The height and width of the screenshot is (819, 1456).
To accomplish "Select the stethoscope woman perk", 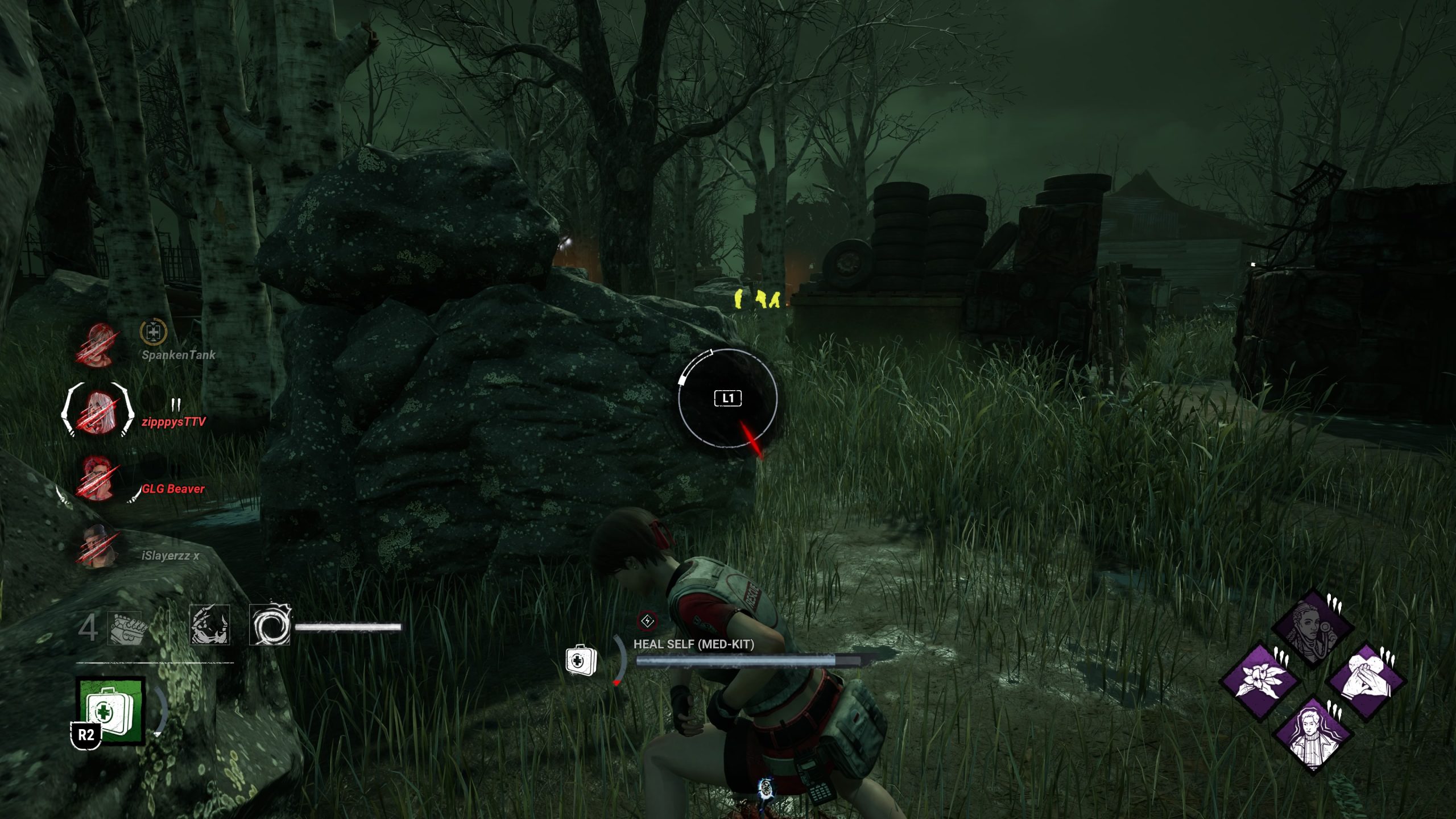I will [1313, 629].
